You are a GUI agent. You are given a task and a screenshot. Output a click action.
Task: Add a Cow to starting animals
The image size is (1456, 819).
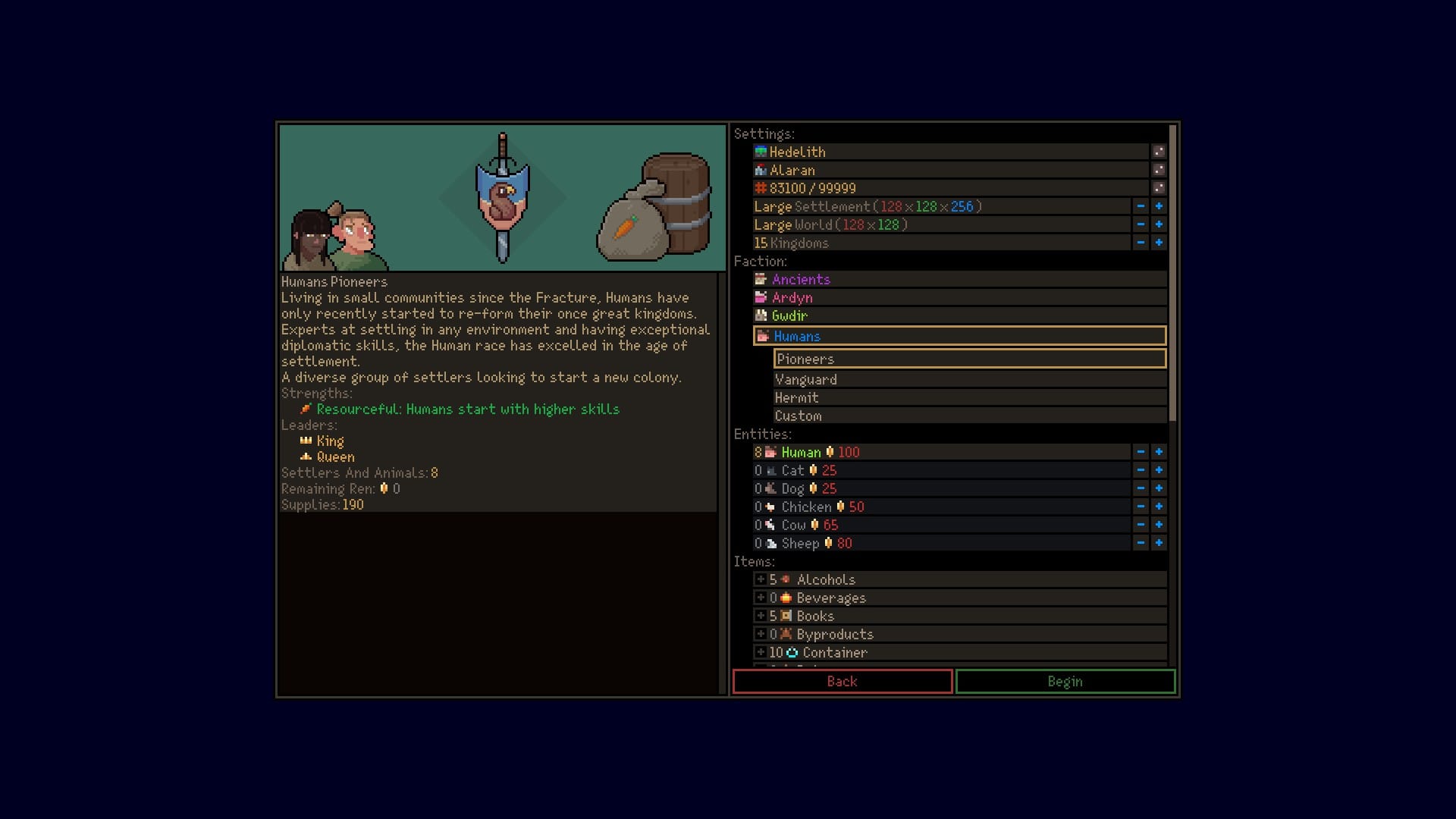click(1159, 525)
